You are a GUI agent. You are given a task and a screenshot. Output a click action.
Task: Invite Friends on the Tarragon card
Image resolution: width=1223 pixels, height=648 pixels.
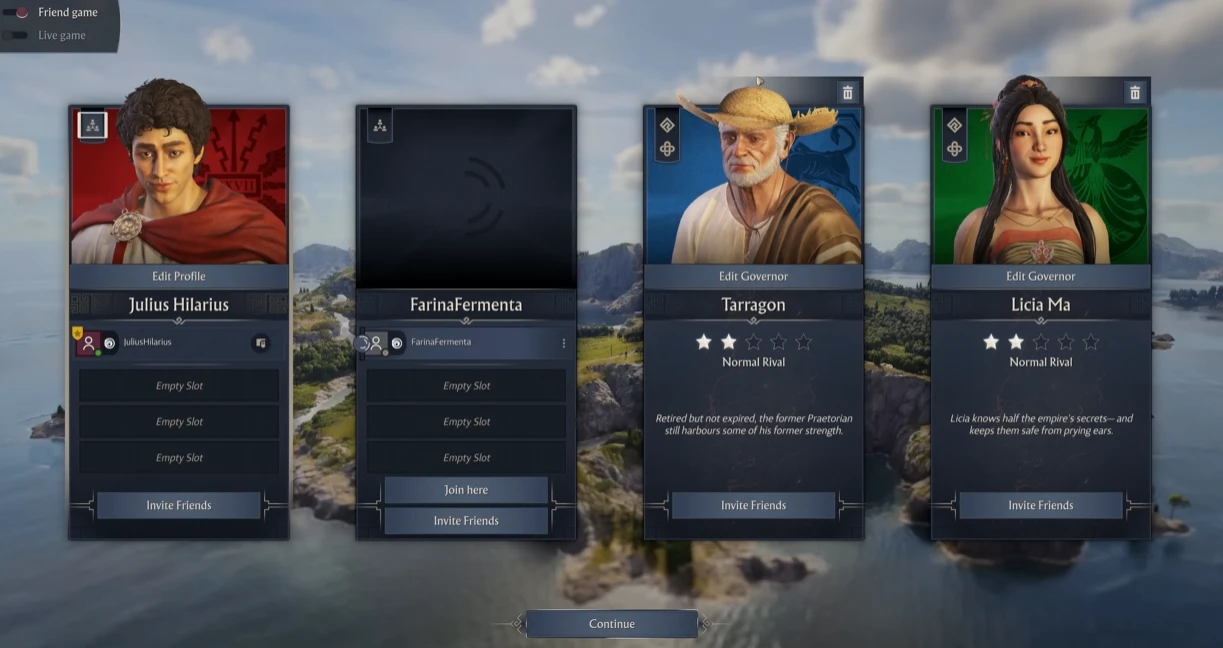click(x=753, y=505)
